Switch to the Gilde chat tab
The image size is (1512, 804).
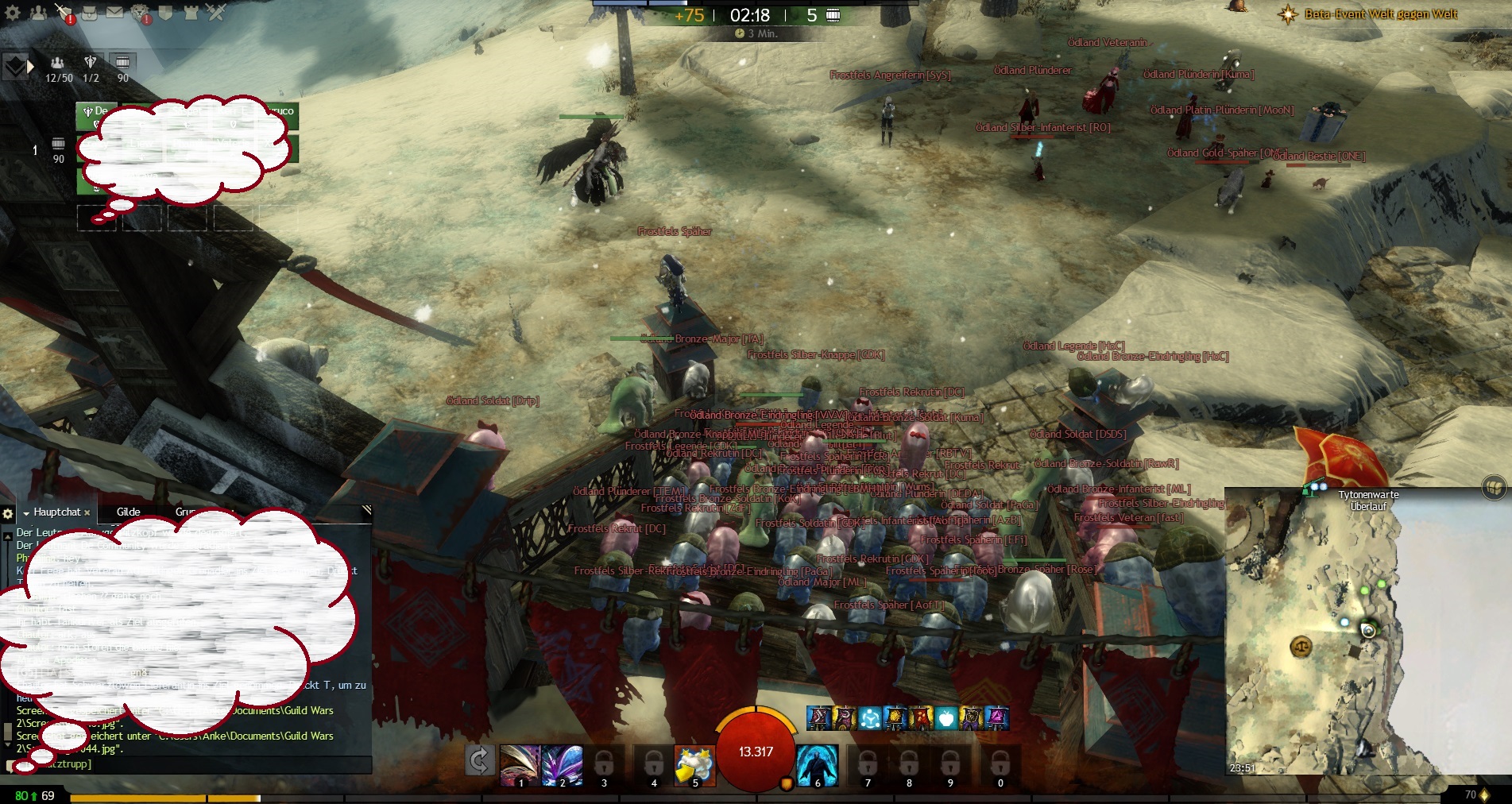click(x=128, y=512)
